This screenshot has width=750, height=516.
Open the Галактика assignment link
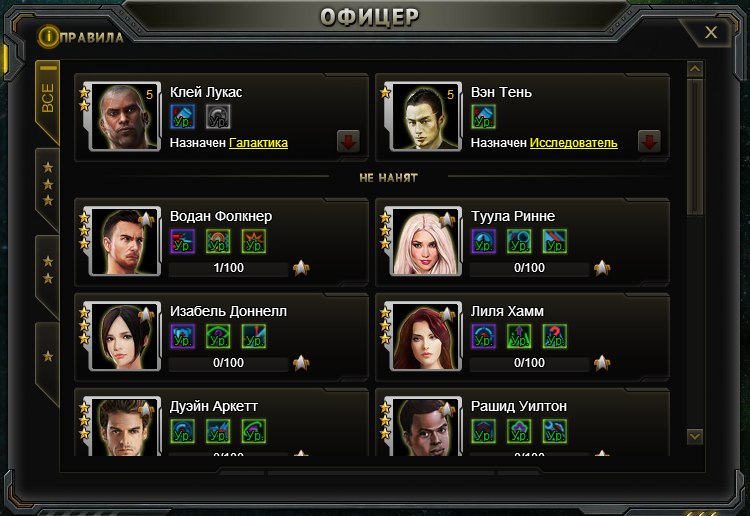tap(258, 144)
